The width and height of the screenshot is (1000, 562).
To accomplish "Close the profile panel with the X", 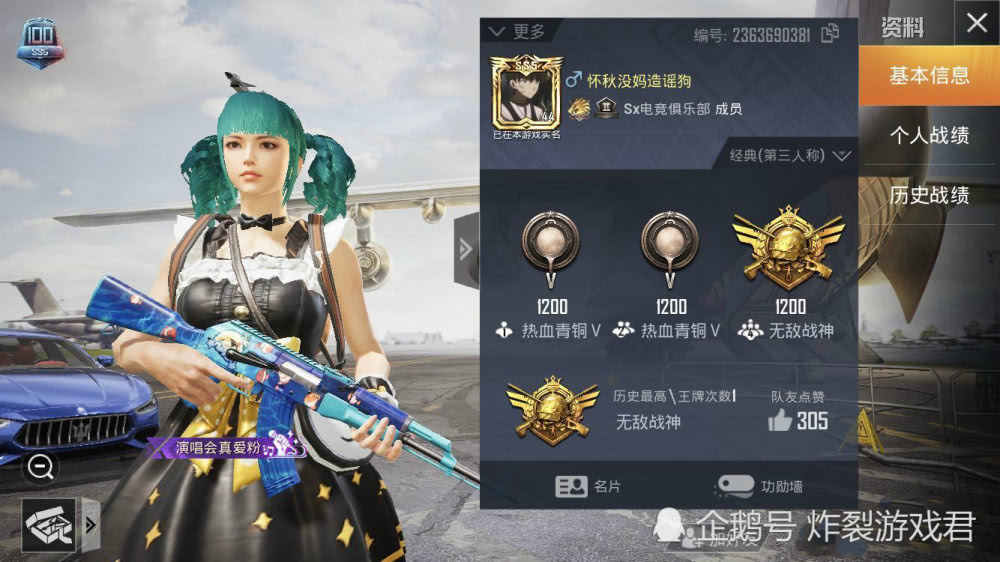I will coord(977,24).
